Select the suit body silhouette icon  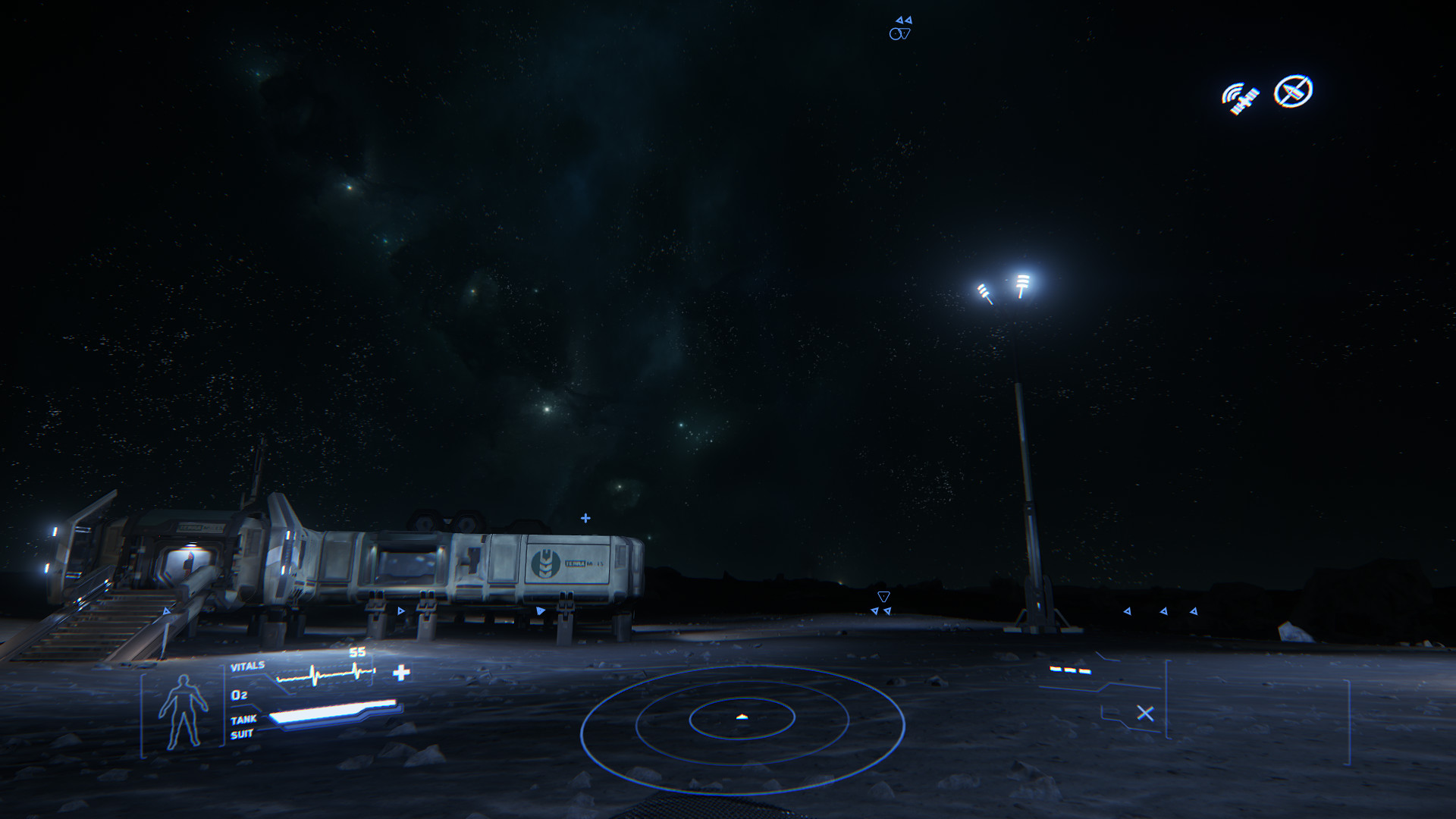[x=183, y=711]
